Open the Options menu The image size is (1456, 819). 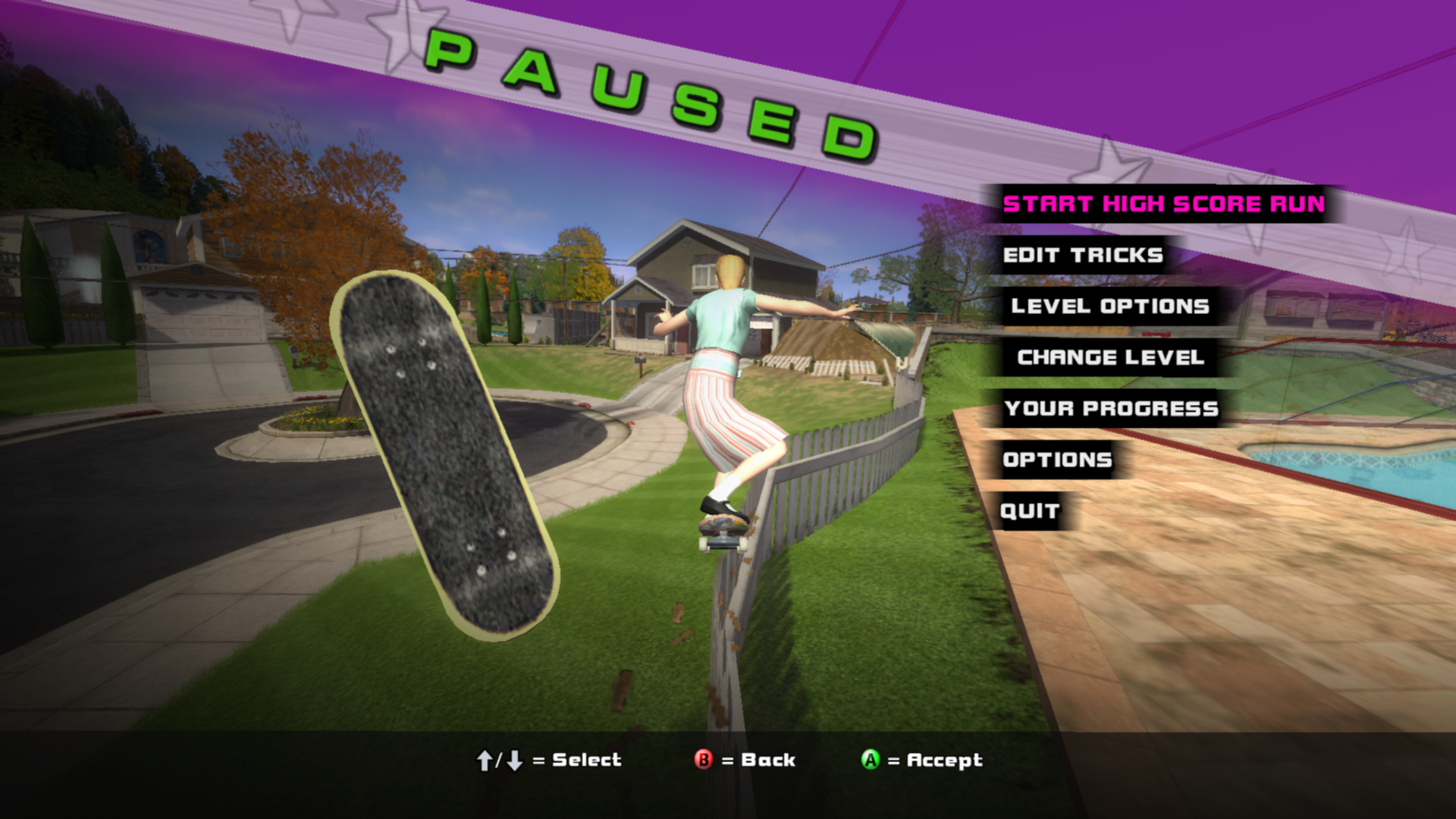1057,460
